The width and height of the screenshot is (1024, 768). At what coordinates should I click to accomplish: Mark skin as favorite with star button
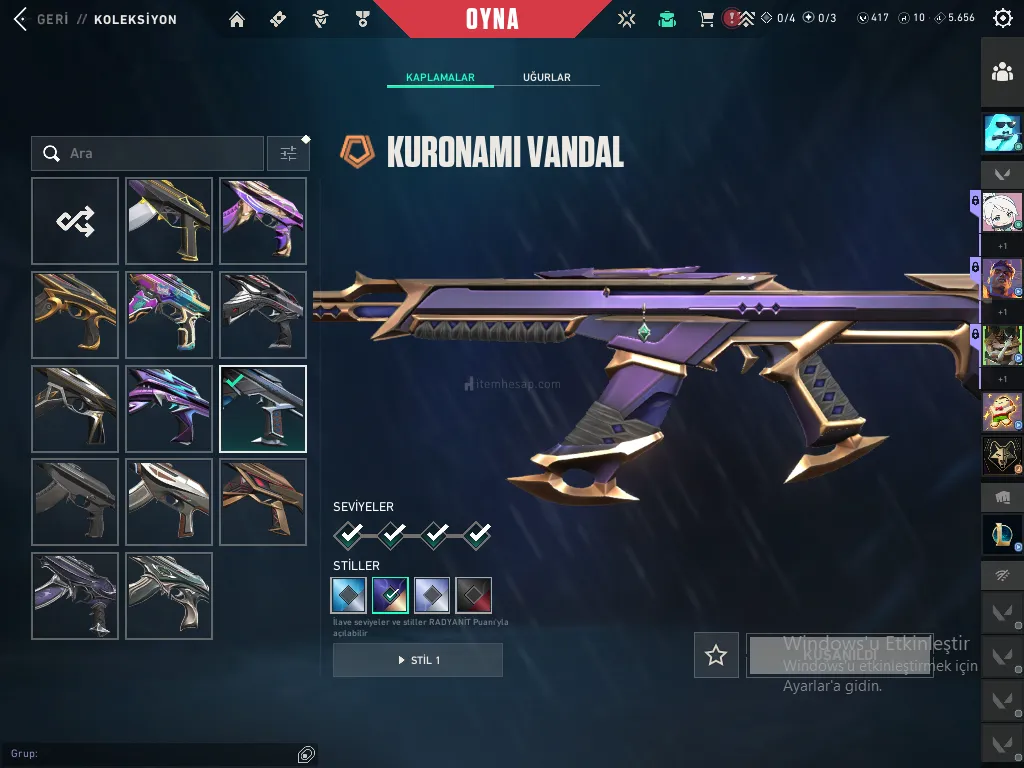pos(716,655)
